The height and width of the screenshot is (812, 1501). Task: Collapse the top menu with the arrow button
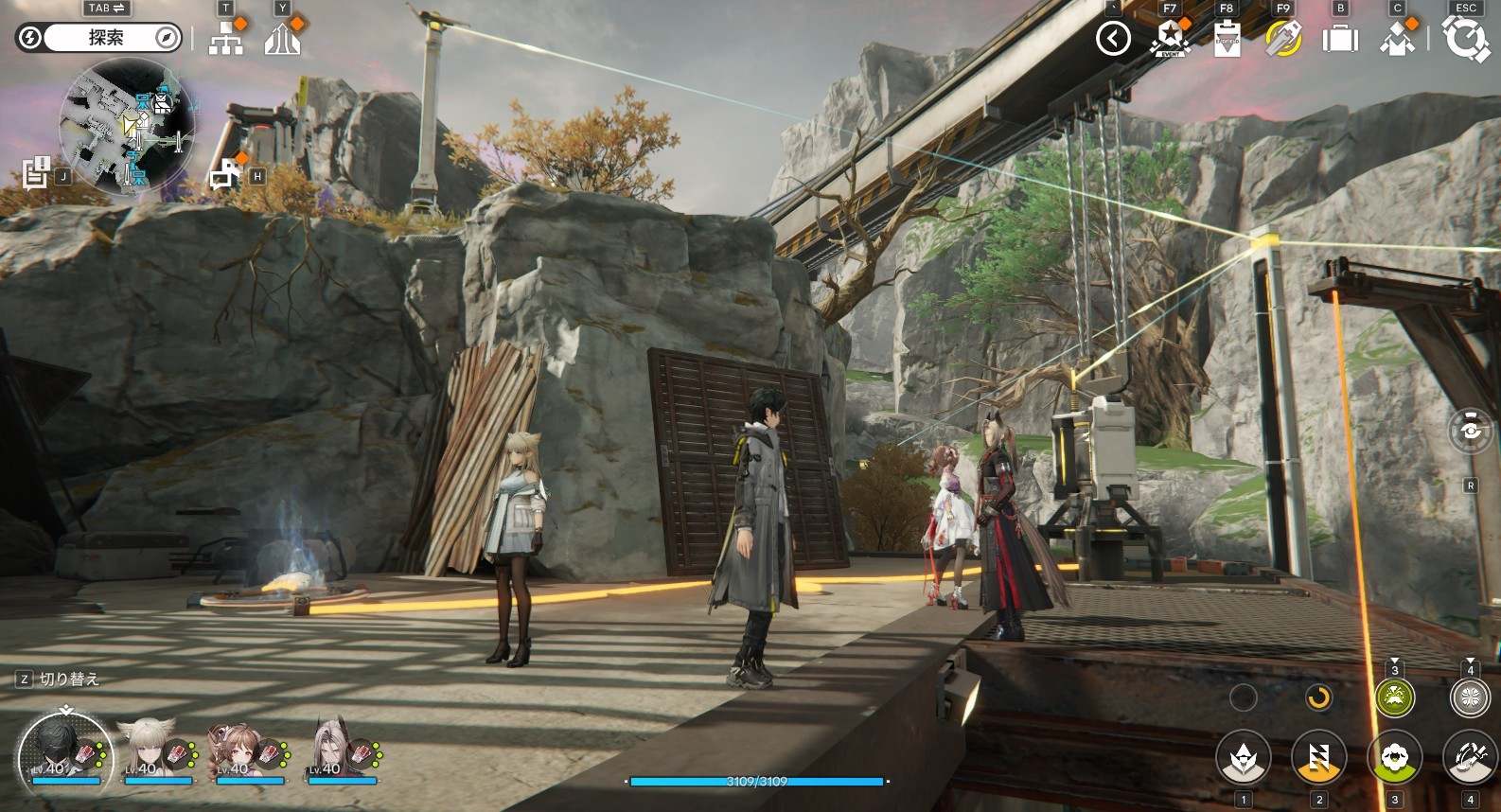[1113, 39]
